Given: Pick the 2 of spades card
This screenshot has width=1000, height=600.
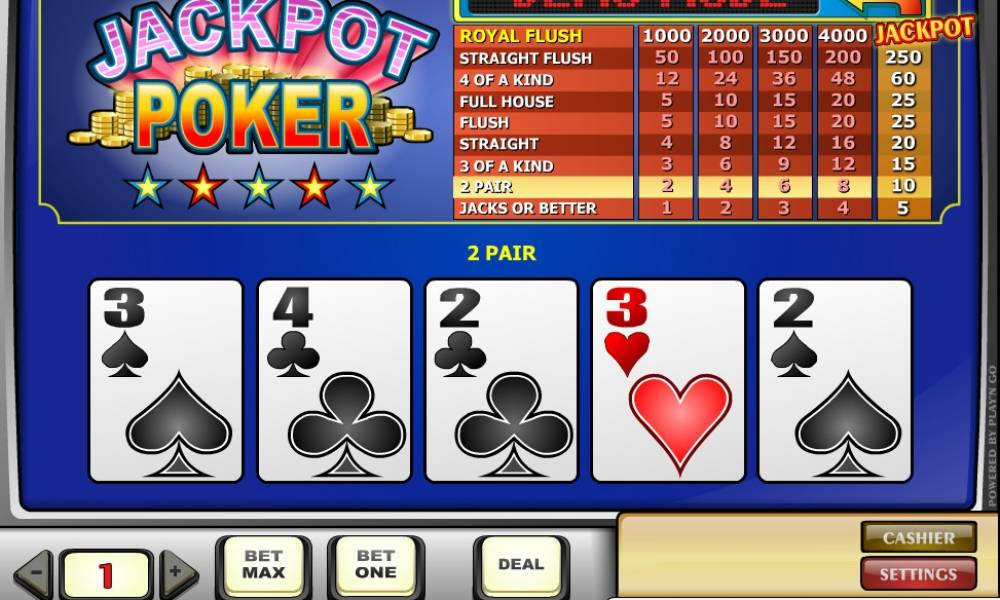Looking at the screenshot, I should click(835, 380).
